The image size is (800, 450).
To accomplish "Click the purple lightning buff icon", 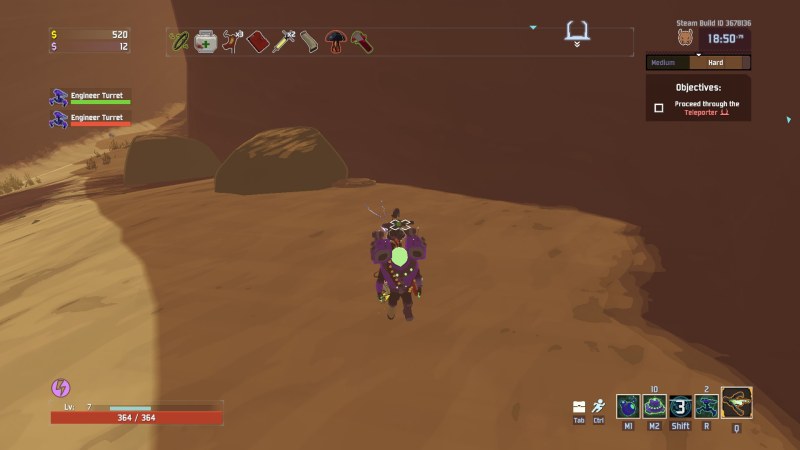I will 59,388.
